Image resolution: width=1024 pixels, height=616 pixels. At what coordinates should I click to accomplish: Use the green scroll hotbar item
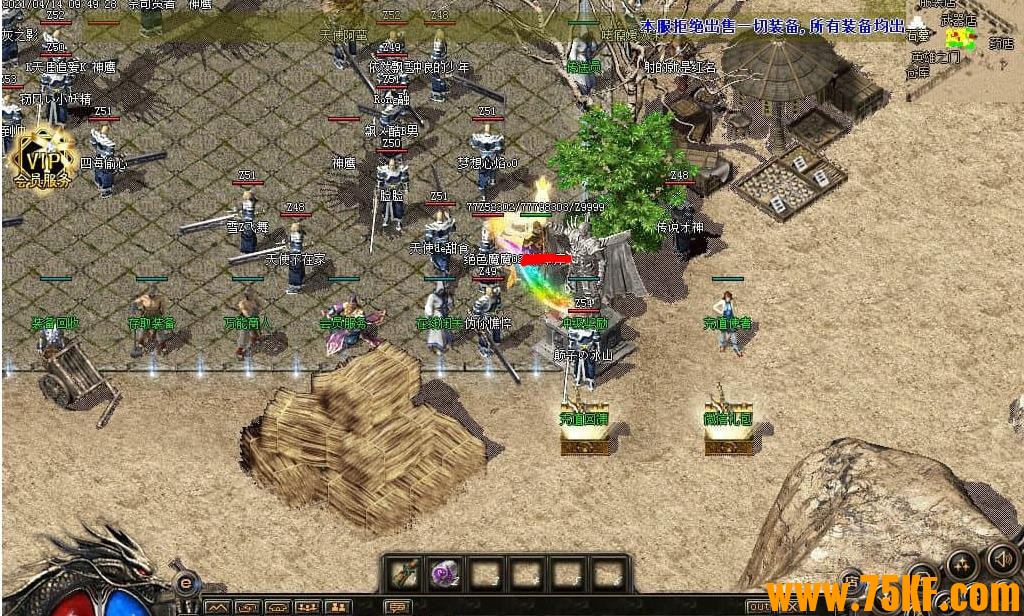click(x=406, y=574)
